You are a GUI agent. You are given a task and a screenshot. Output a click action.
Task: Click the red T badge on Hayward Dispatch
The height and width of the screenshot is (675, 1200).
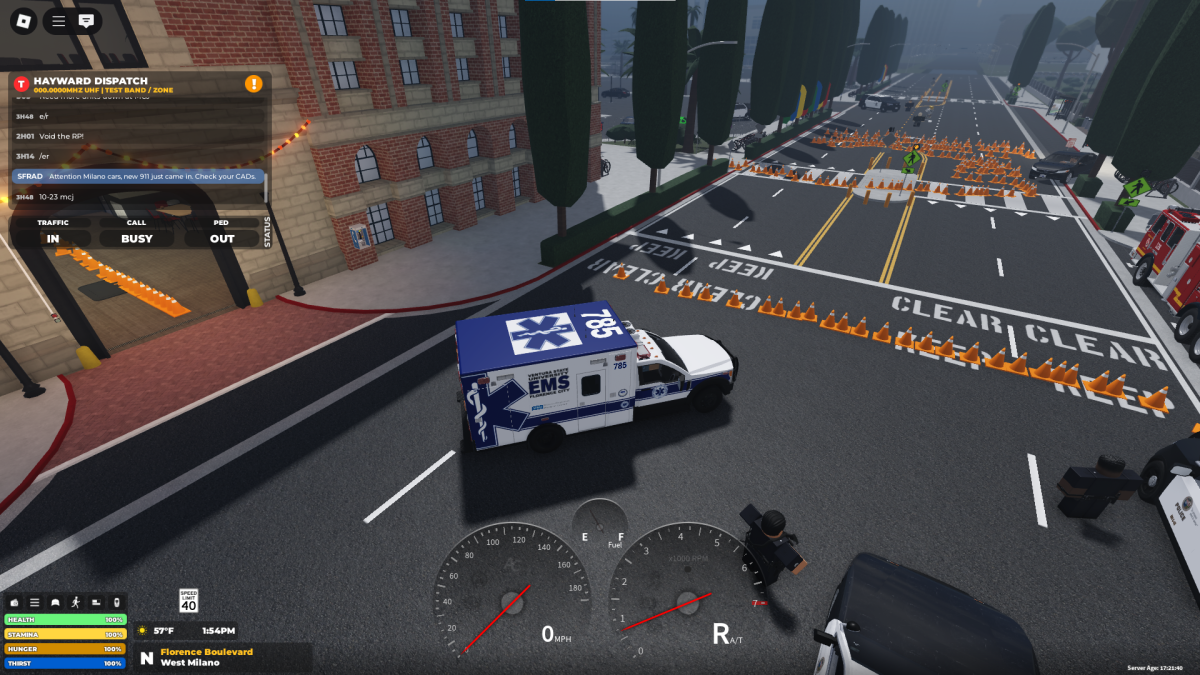click(x=21, y=84)
